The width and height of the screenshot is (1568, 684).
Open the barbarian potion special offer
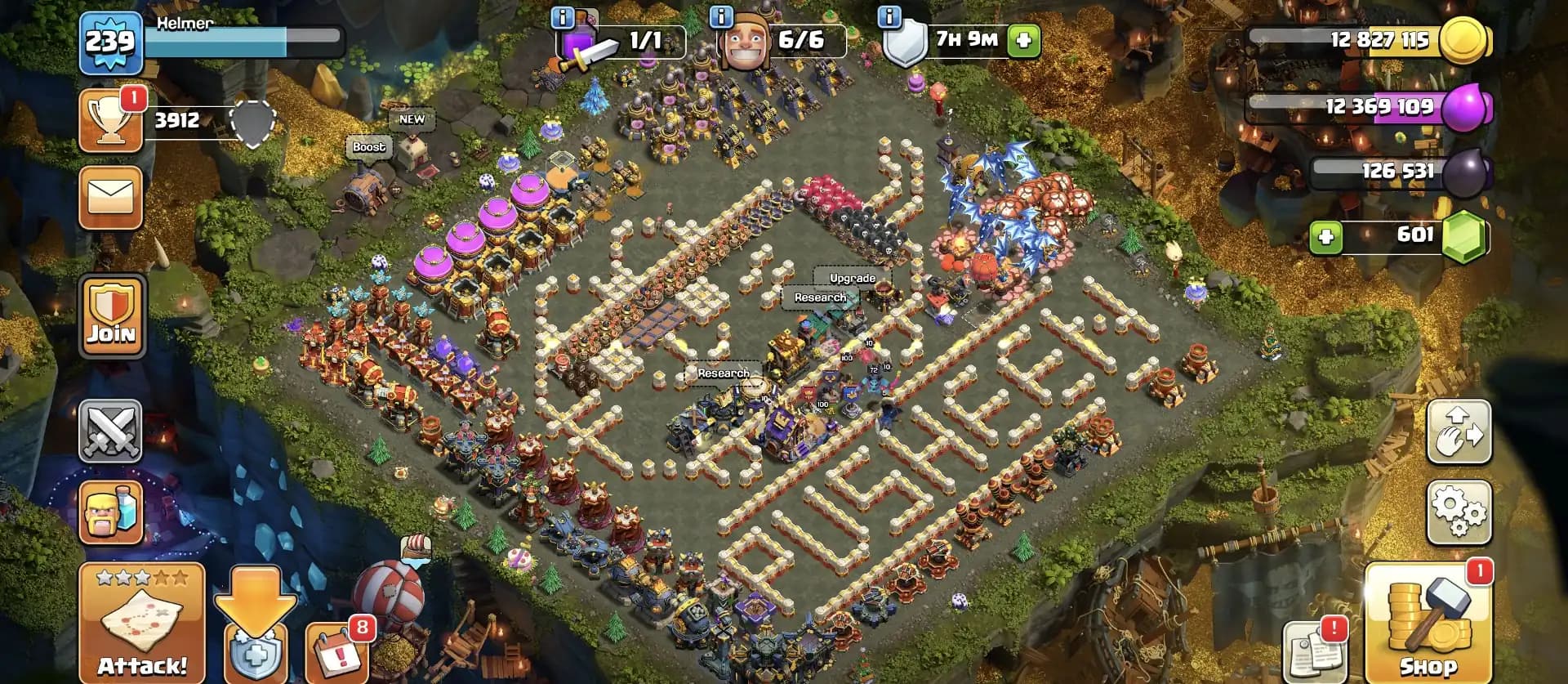[111, 511]
